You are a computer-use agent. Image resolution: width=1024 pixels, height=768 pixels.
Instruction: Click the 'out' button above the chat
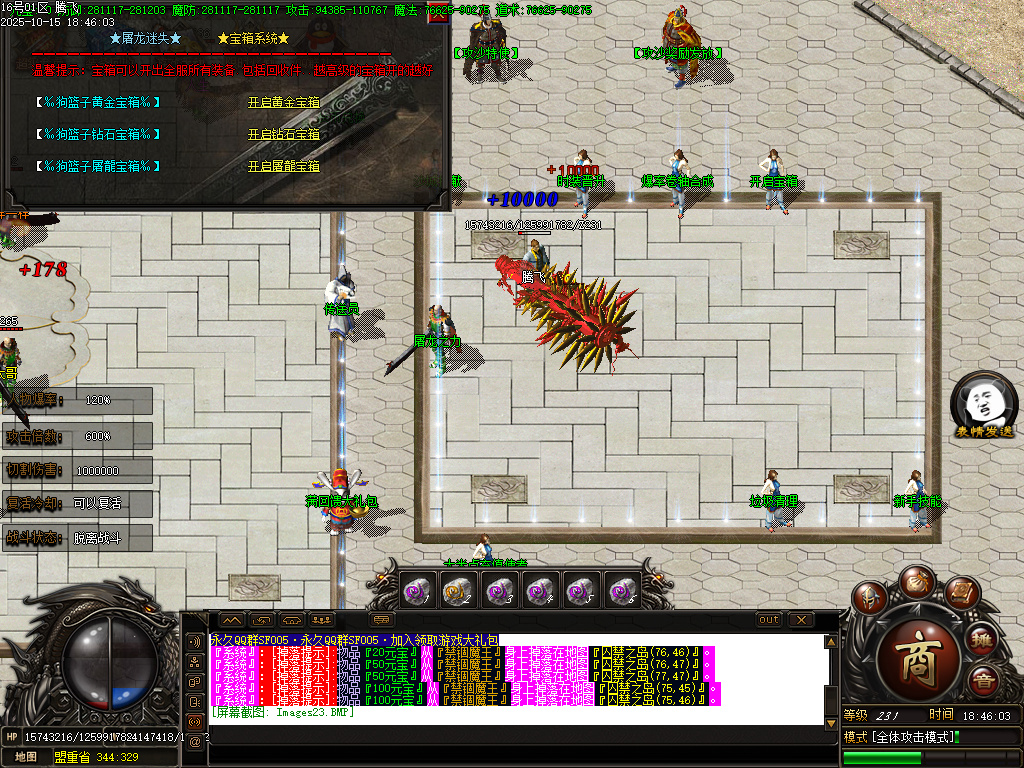pyautogui.click(x=768, y=620)
